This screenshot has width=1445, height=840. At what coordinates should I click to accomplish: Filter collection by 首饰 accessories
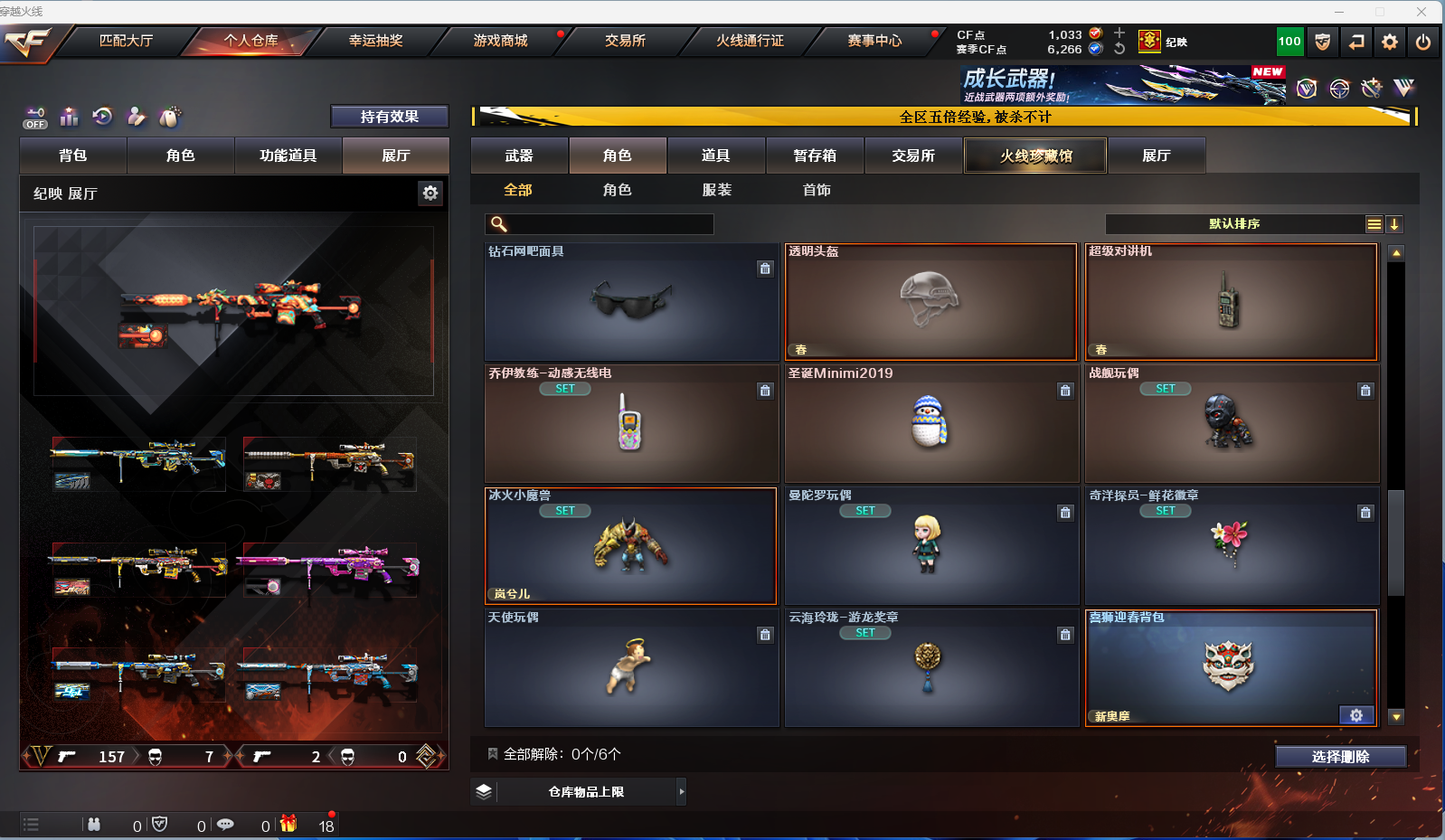point(817,190)
